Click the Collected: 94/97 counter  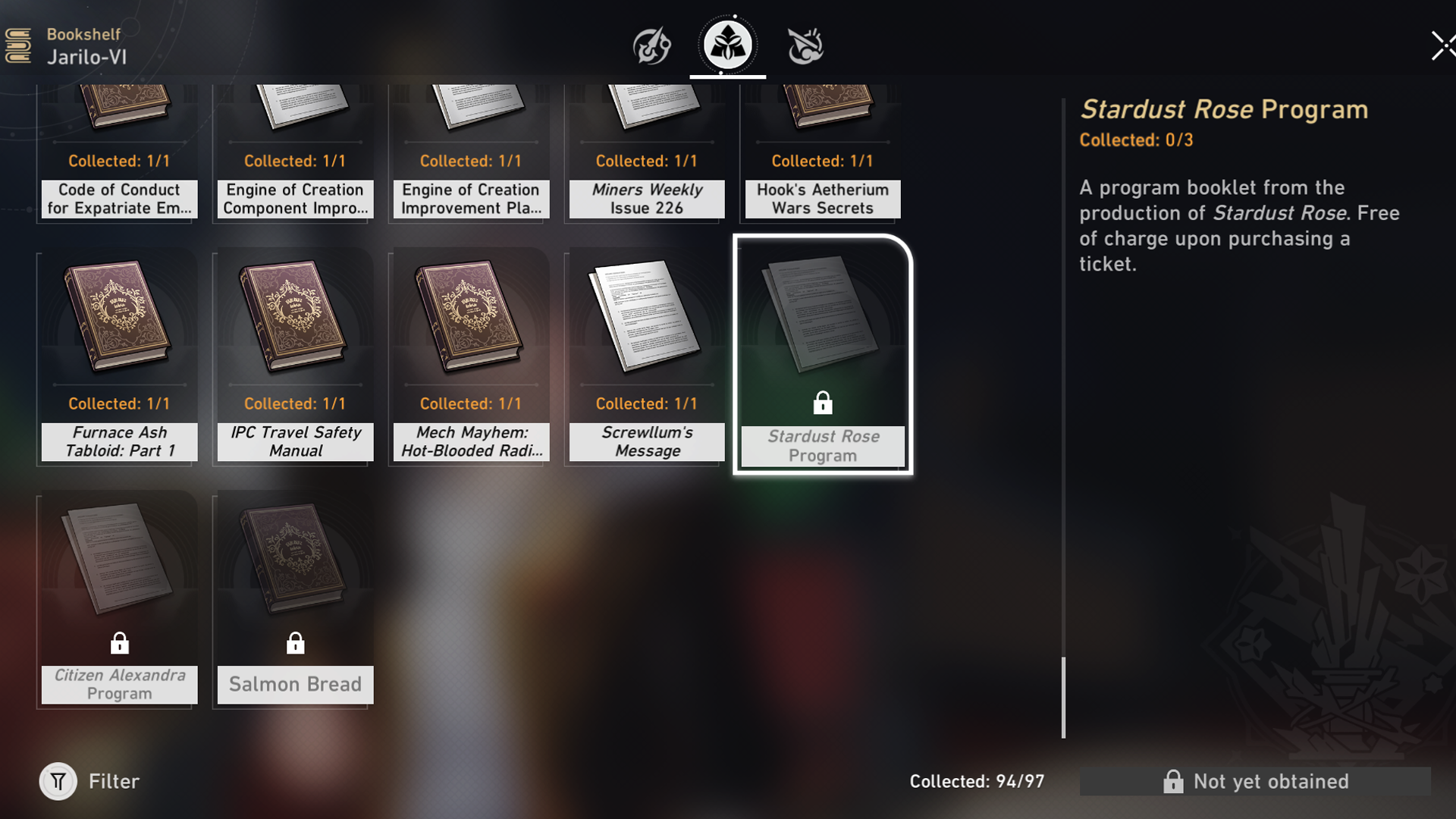tap(976, 781)
